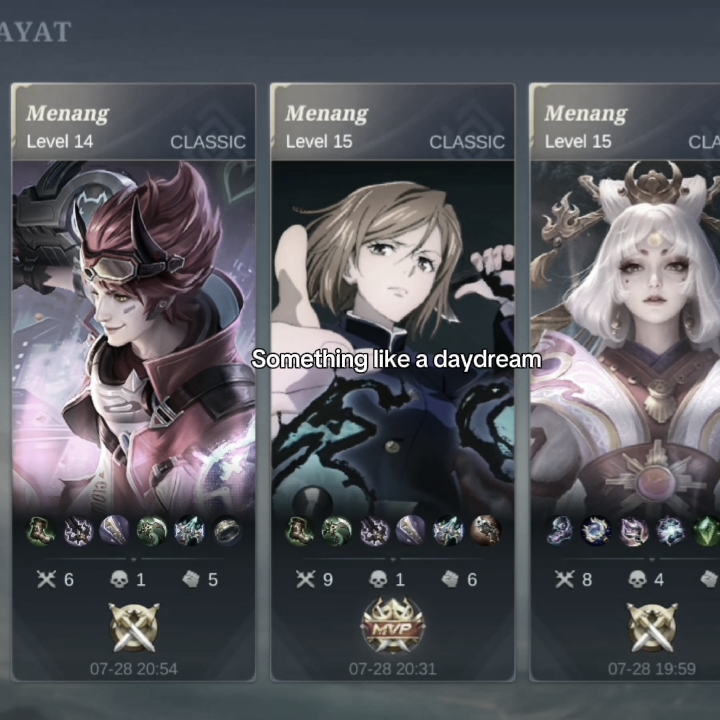Open the Level 14 match with the red-haired hero
This screenshot has width=720, height=720.
[133, 330]
